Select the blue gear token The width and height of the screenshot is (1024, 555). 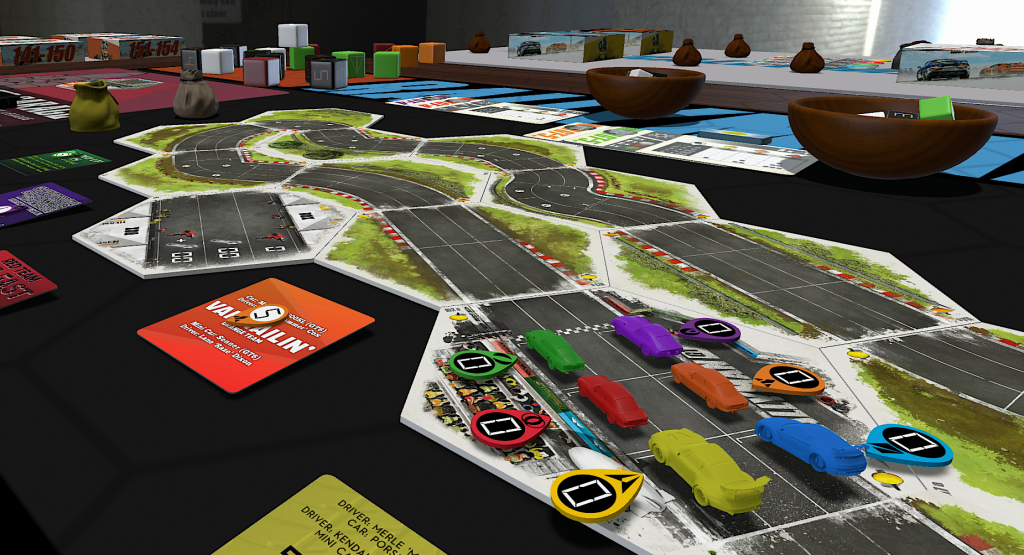(907, 444)
